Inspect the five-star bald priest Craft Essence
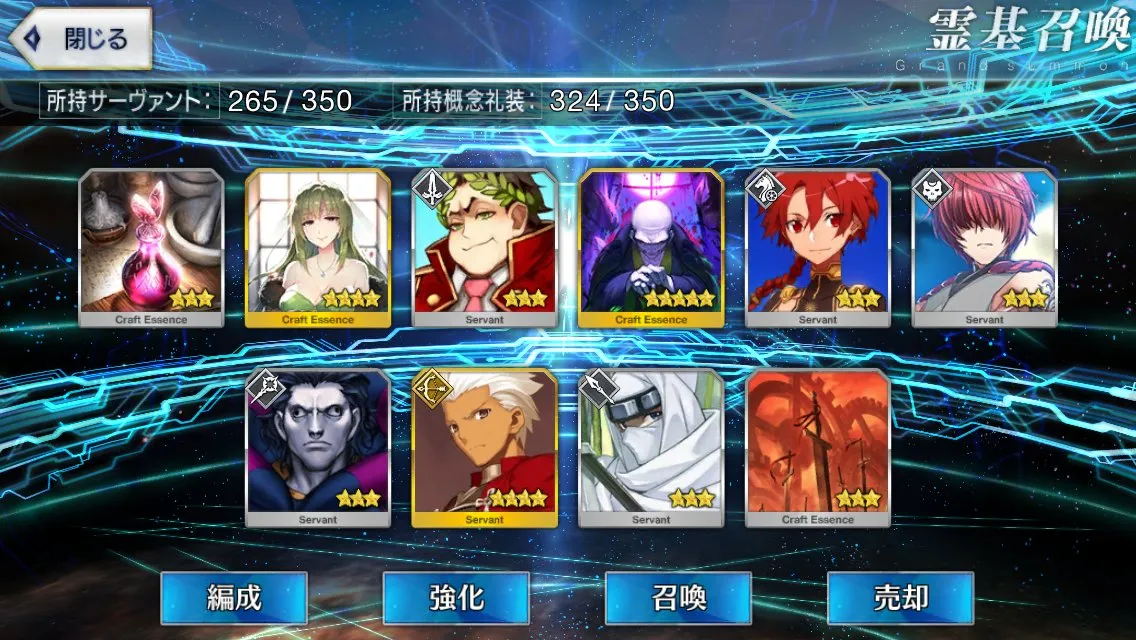The image size is (1136, 640). [x=651, y=247]
